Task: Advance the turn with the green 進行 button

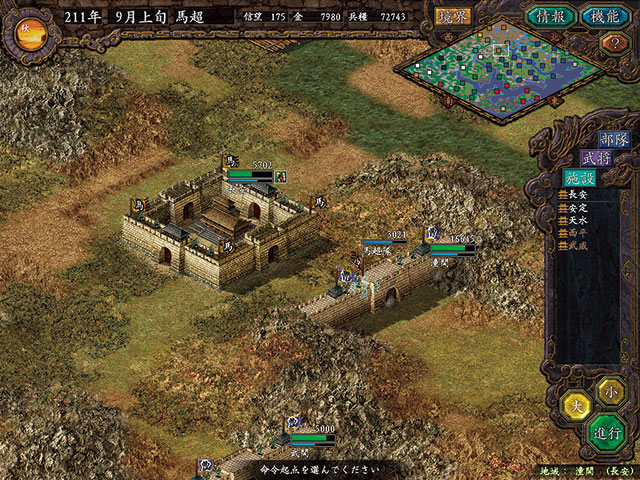Action: point(607,433)
